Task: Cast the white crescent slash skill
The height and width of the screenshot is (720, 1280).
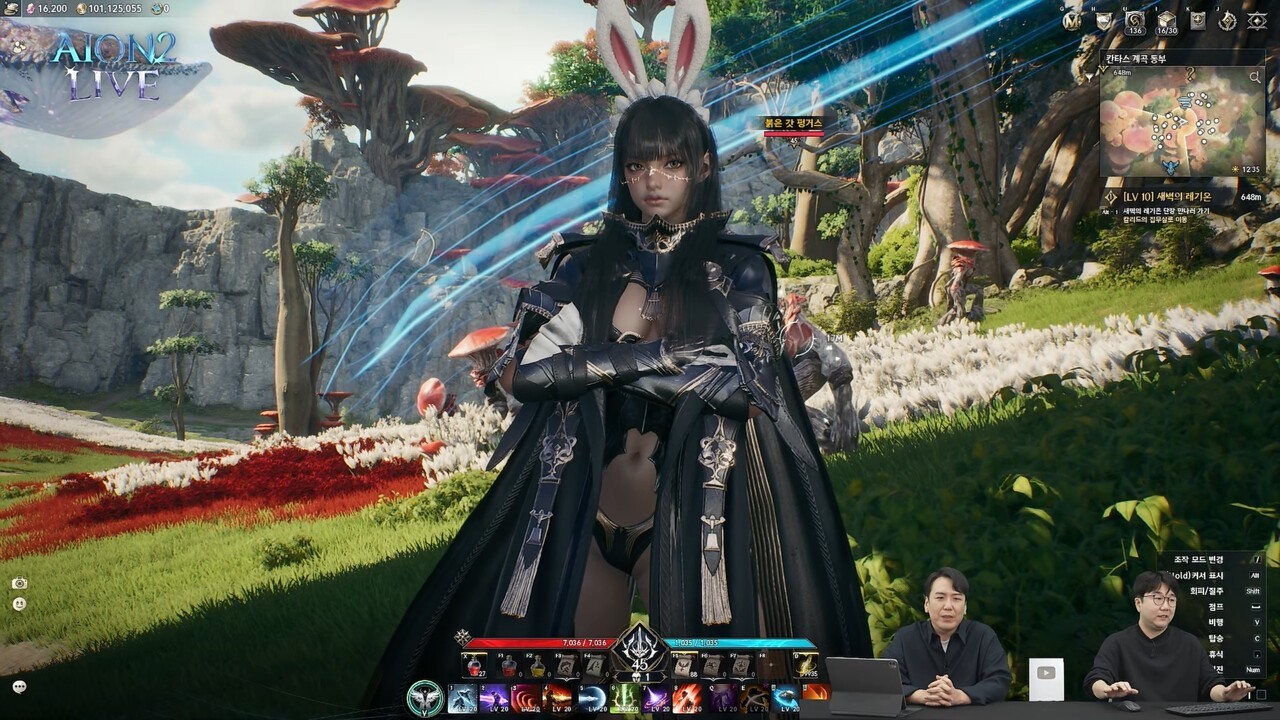Action: pos(593,698)
